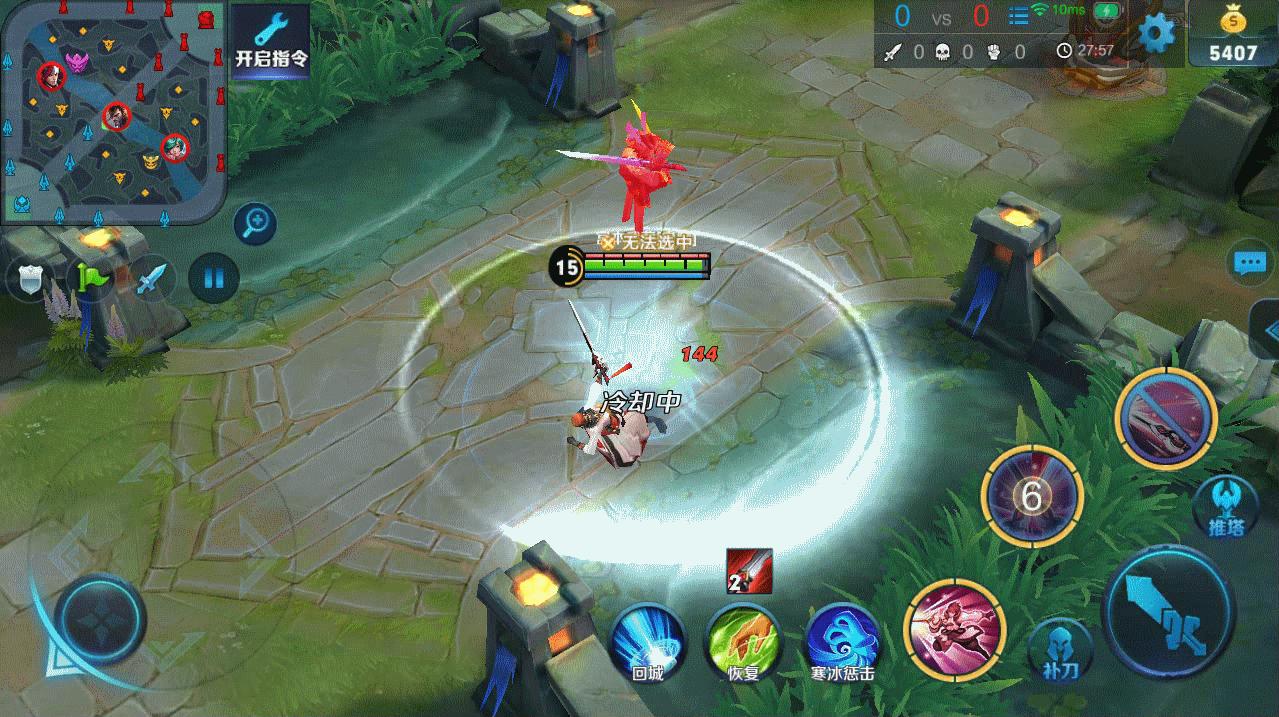Activate the 回城 recall ability
Viewport: 1279px width, 717px height.
[647, 640]
